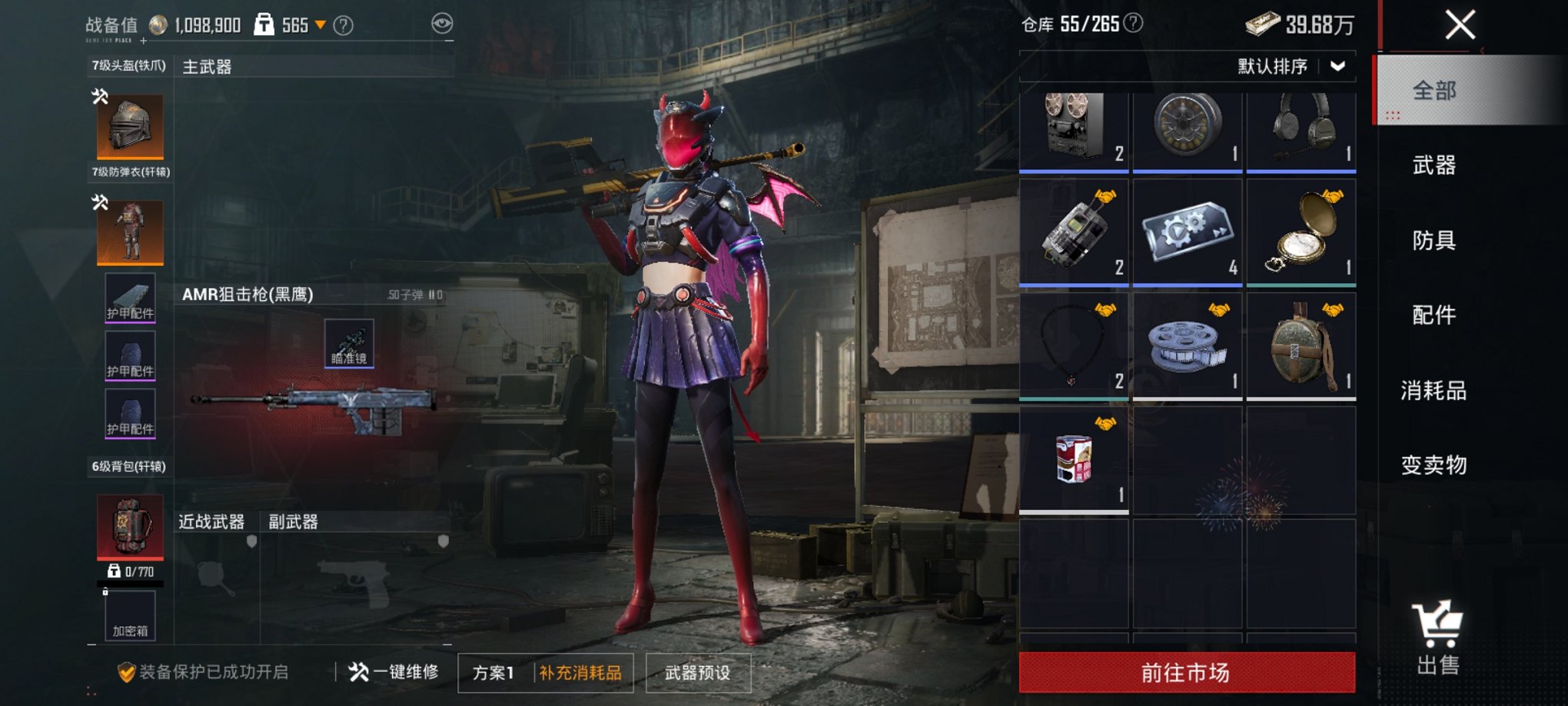
Task: Show the 消耗品 category tab
Action: coord(1433,391)
